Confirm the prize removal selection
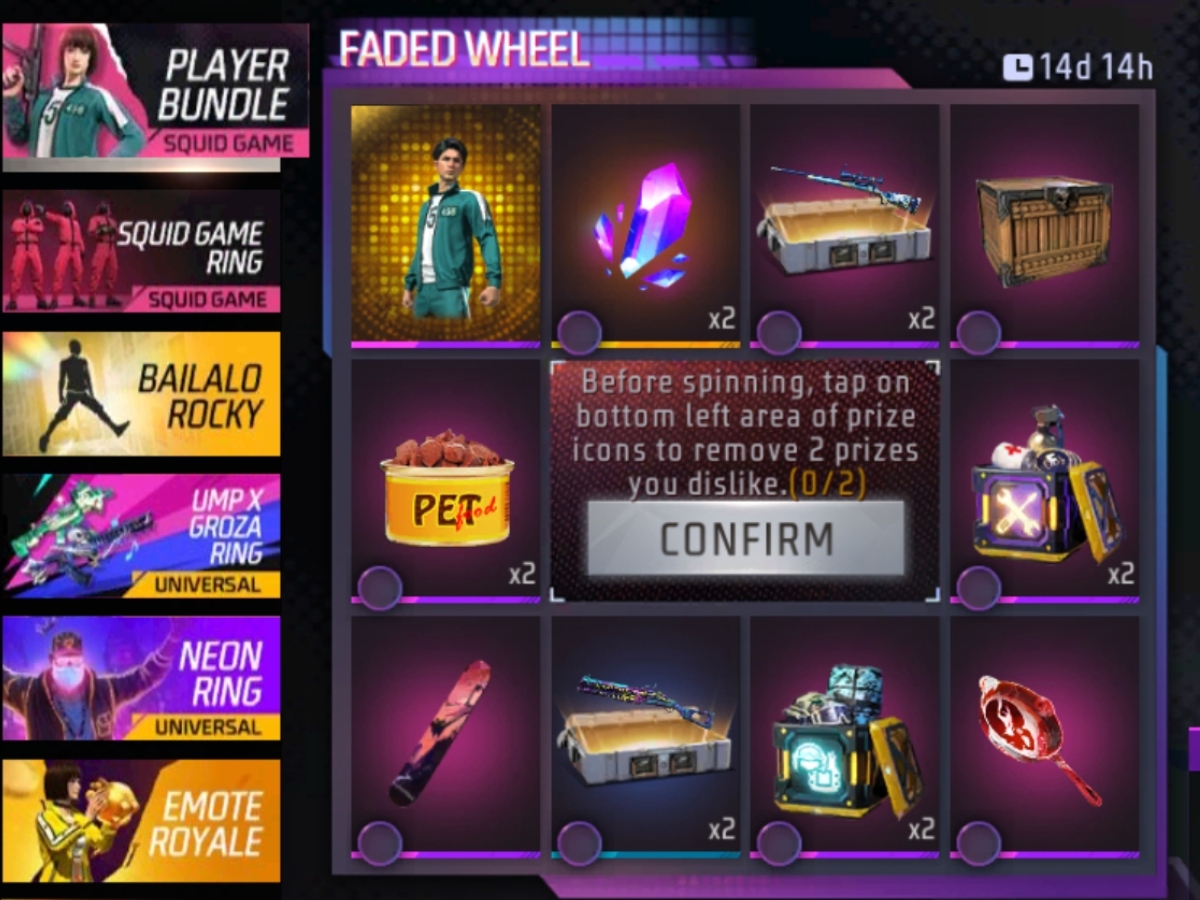Screen dimensions: 1200x900 coord(745,539)
